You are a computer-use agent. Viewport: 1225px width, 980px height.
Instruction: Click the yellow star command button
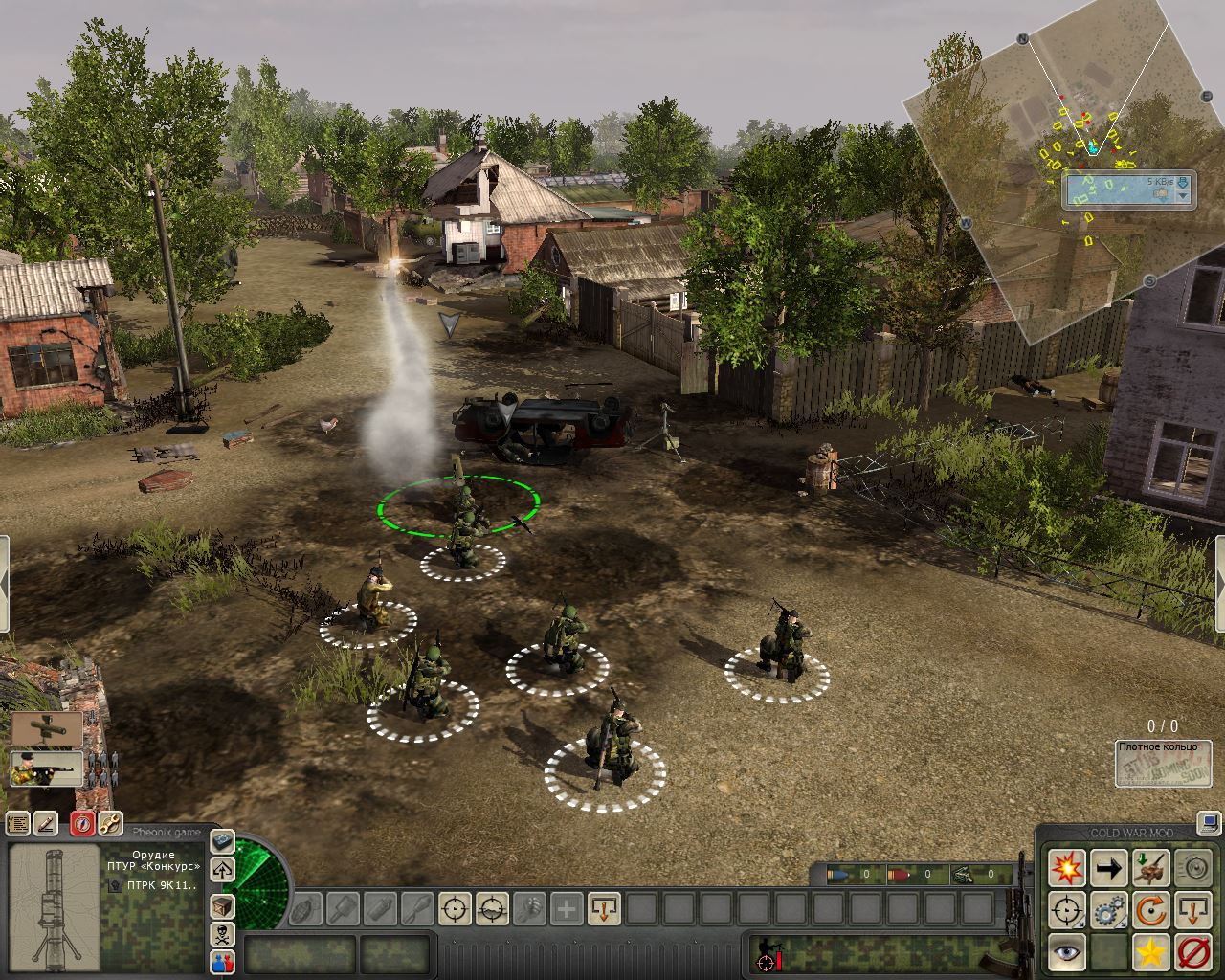[1150, 952]
